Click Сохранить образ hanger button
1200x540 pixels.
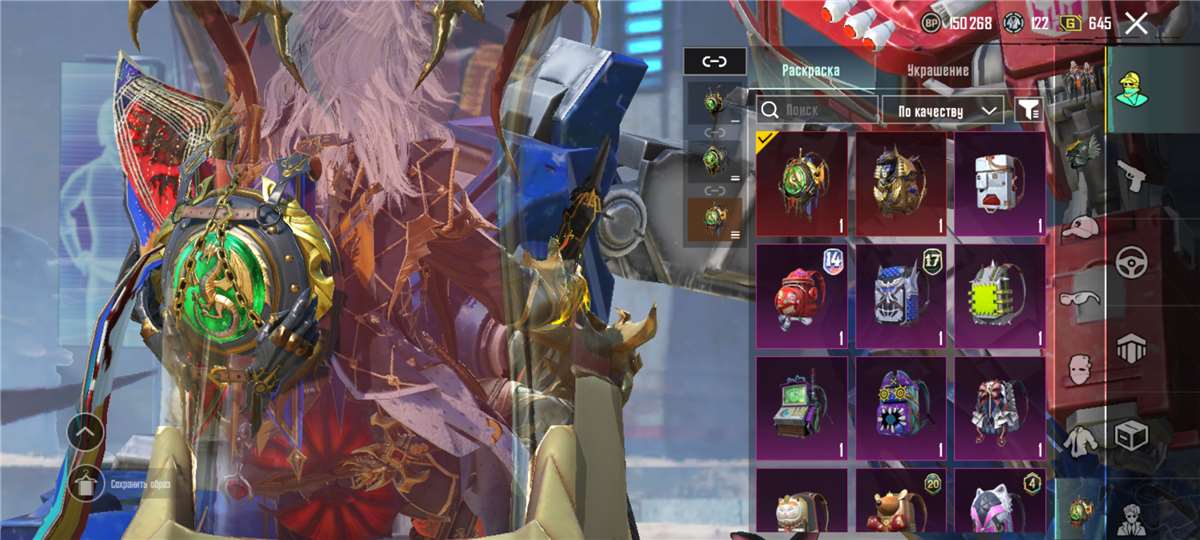86,484
